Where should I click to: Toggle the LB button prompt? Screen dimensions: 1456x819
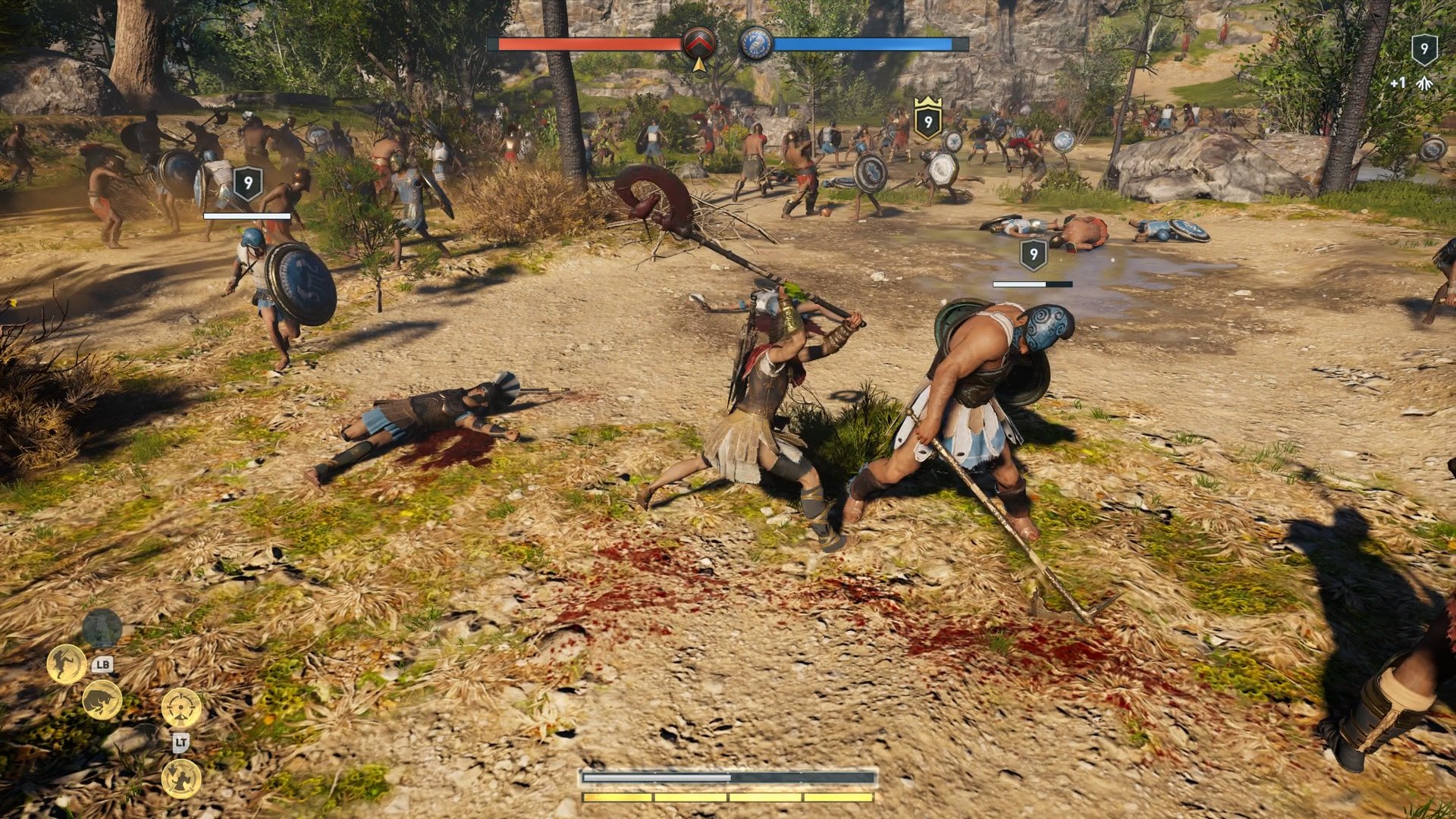point(104,664)
